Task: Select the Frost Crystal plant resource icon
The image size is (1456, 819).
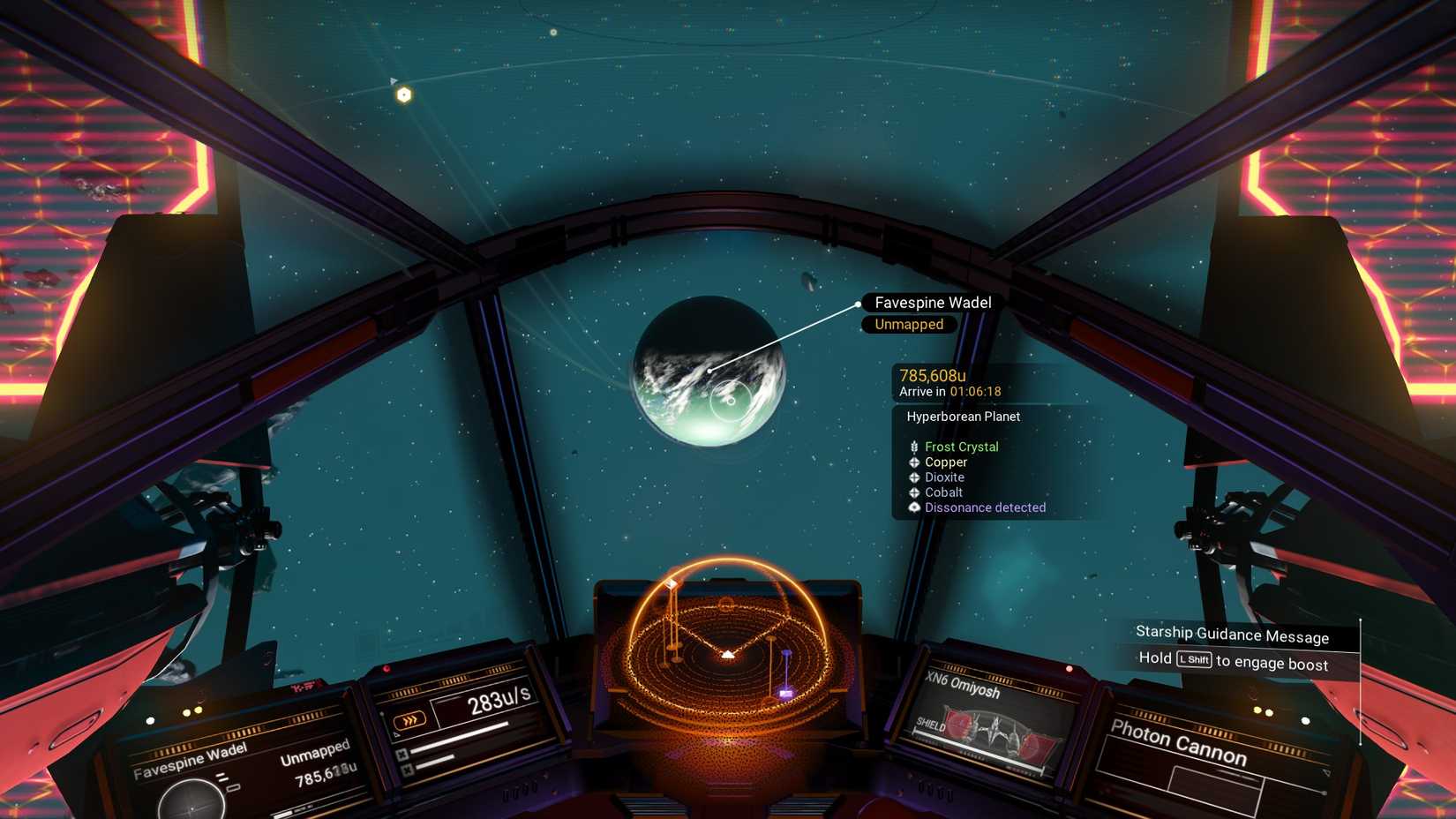Action: [914, 447]
